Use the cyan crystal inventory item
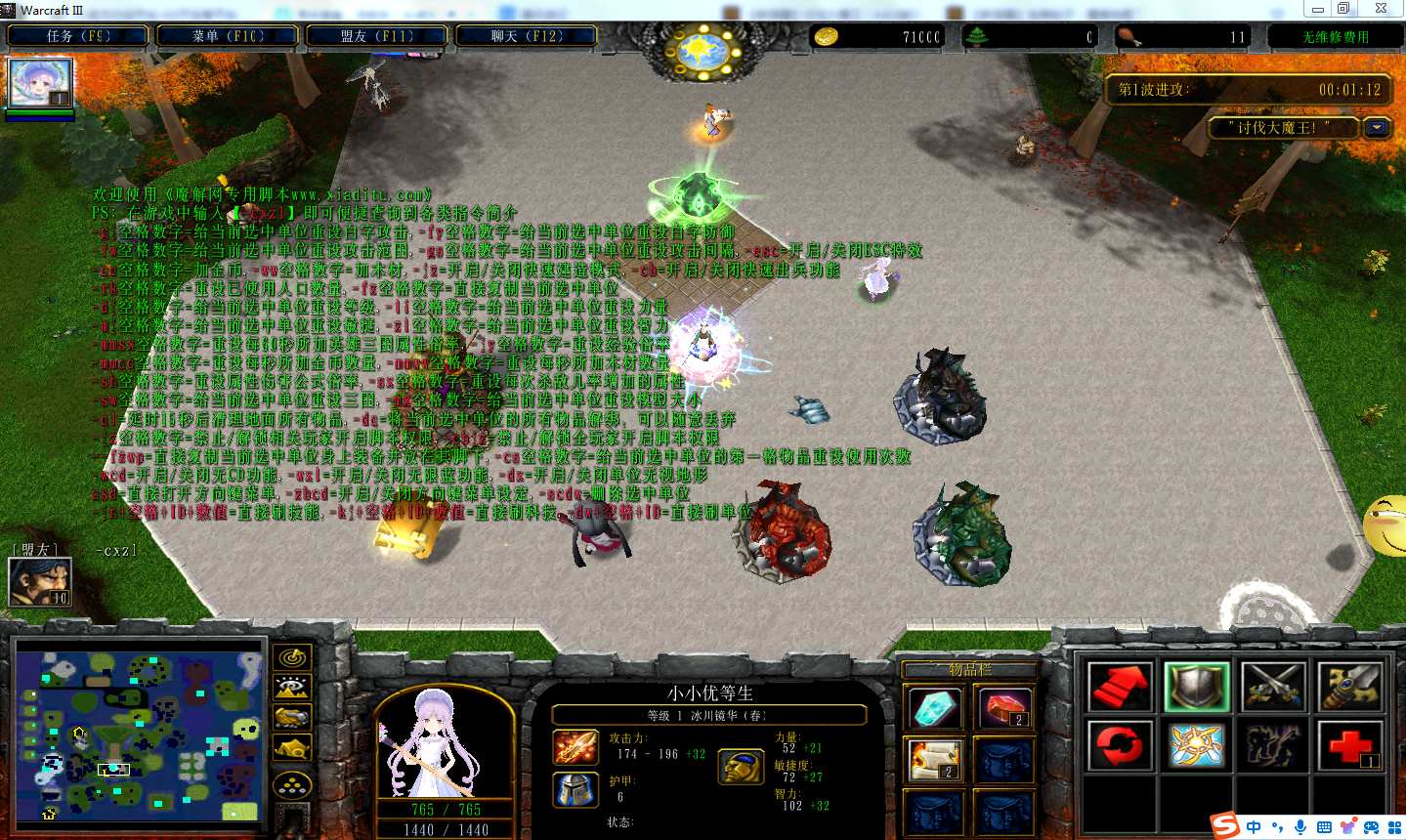Screen dimensions: 1406x840 pyautogui.click(x=934, y=708)
